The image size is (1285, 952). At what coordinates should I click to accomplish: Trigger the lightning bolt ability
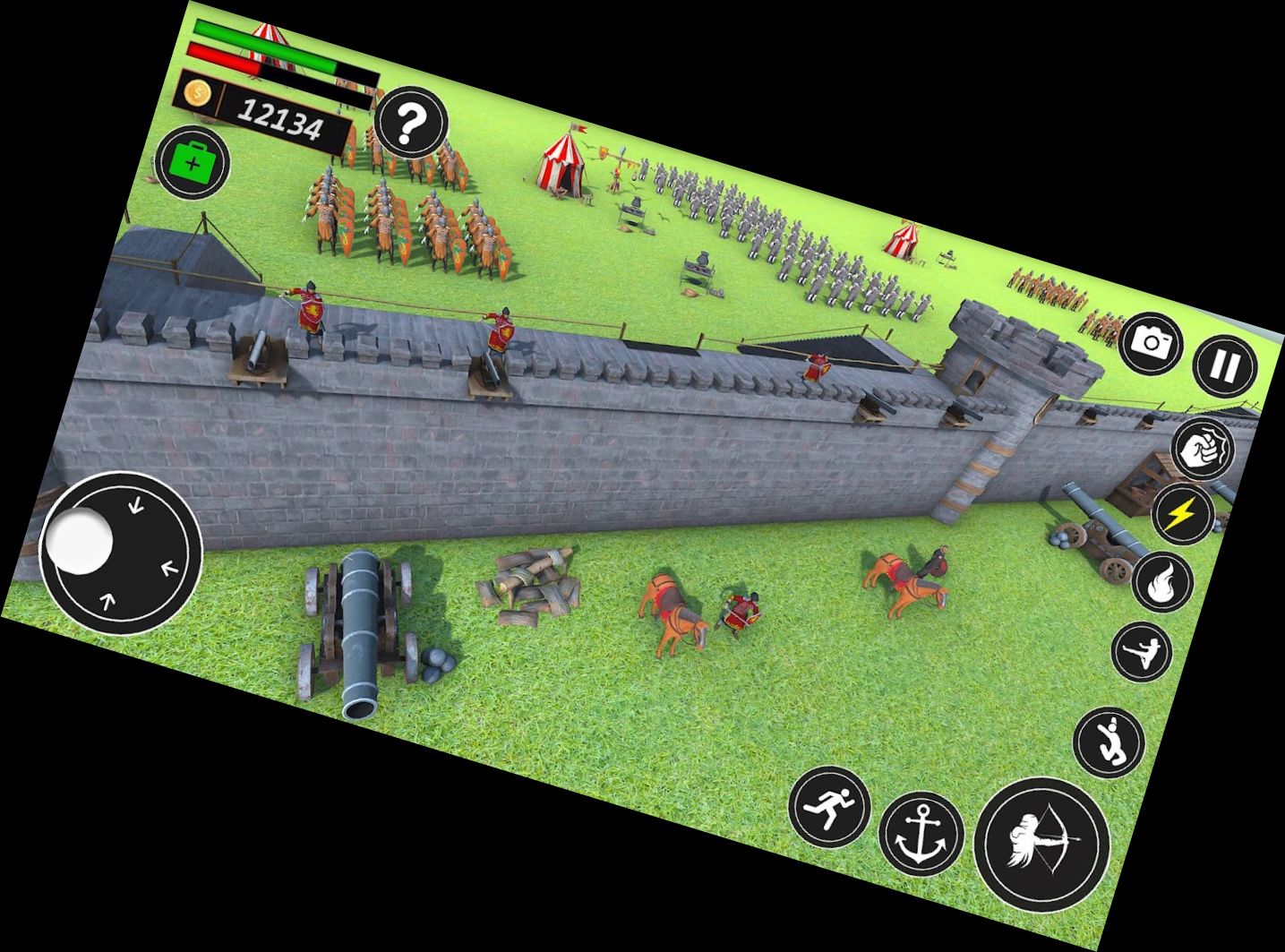pos(1182,515)
